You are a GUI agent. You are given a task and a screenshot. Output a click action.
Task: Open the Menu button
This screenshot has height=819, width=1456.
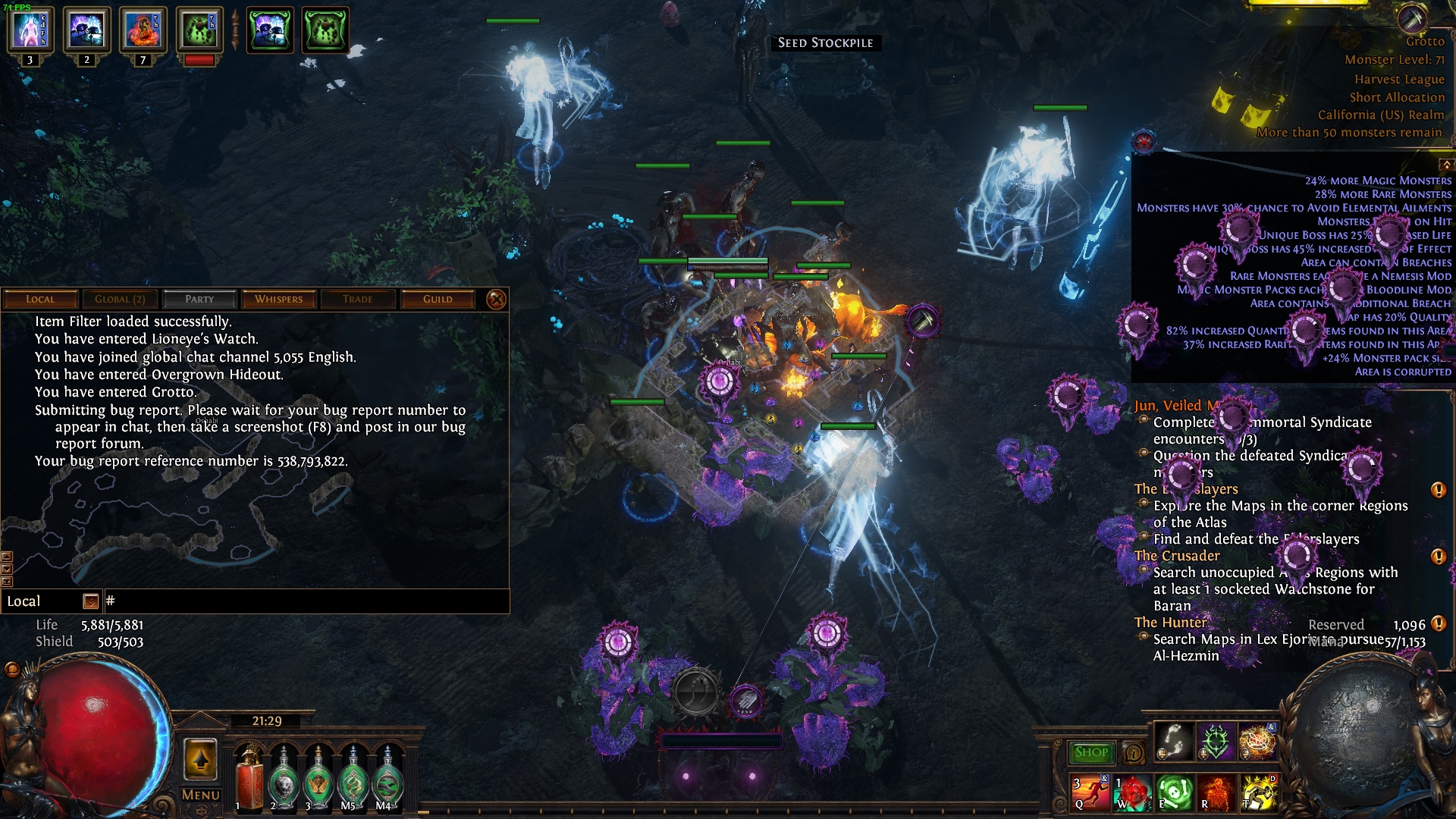coord(201,795)
